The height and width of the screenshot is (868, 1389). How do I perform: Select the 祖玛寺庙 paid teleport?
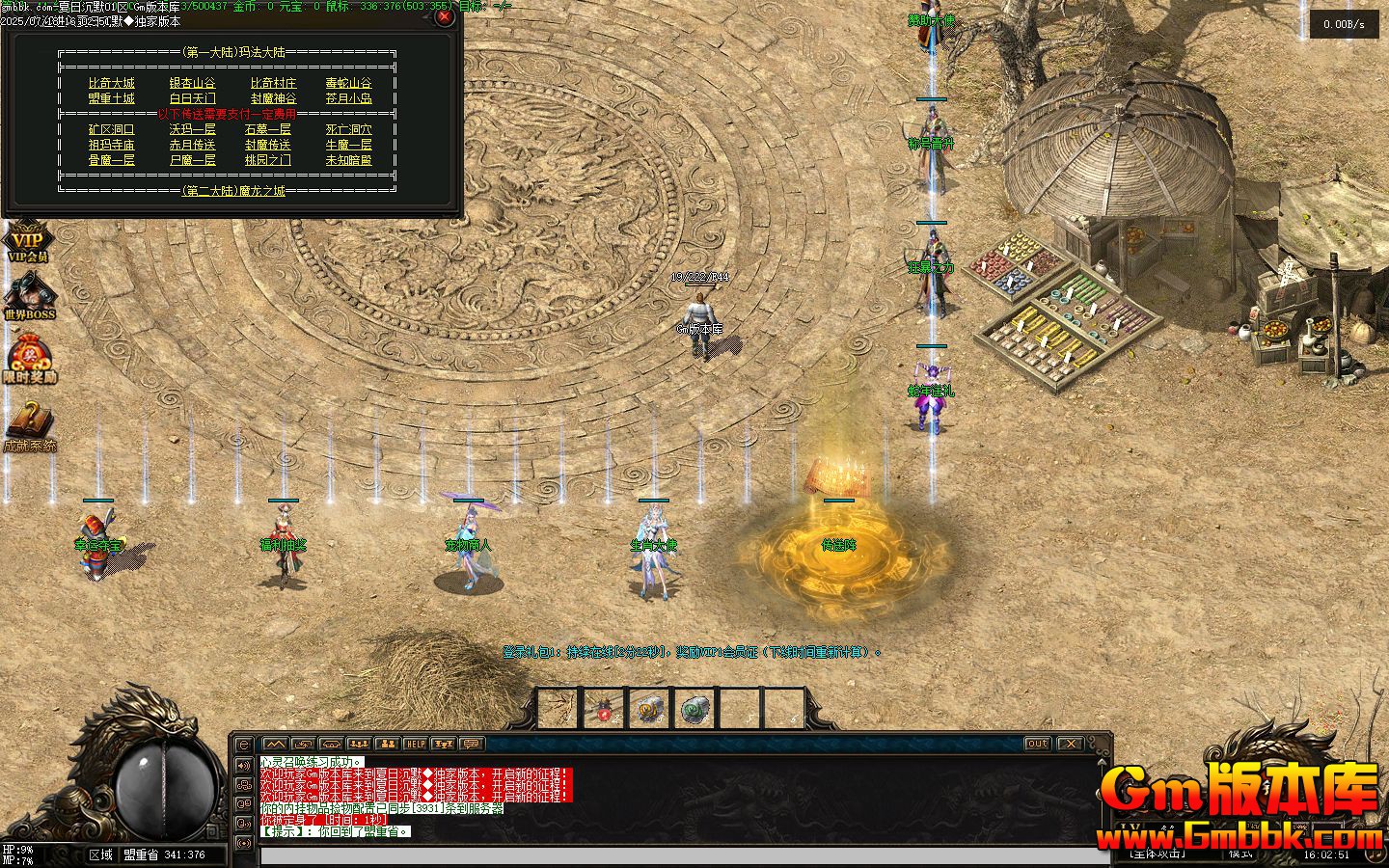[112, 145]
